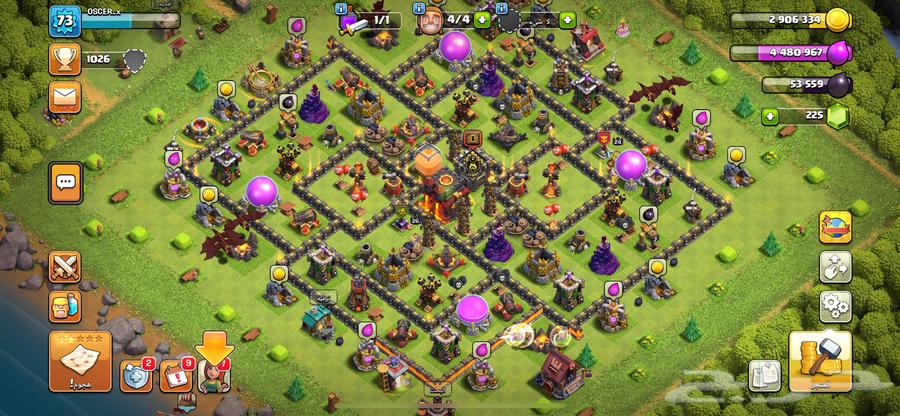Add a builder with the green plus
The image size is (900, 416).
click(x=483, y=19)
